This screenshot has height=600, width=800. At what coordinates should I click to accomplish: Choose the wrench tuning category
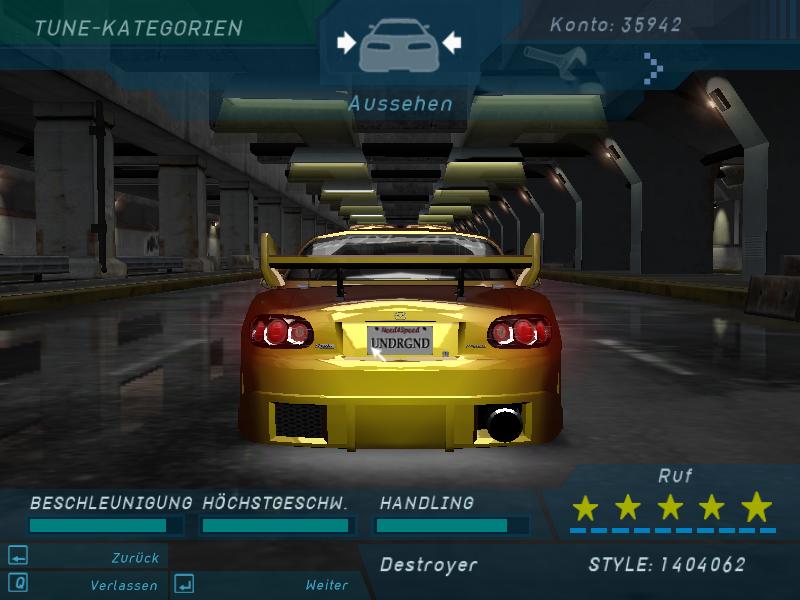click(556, 62)
